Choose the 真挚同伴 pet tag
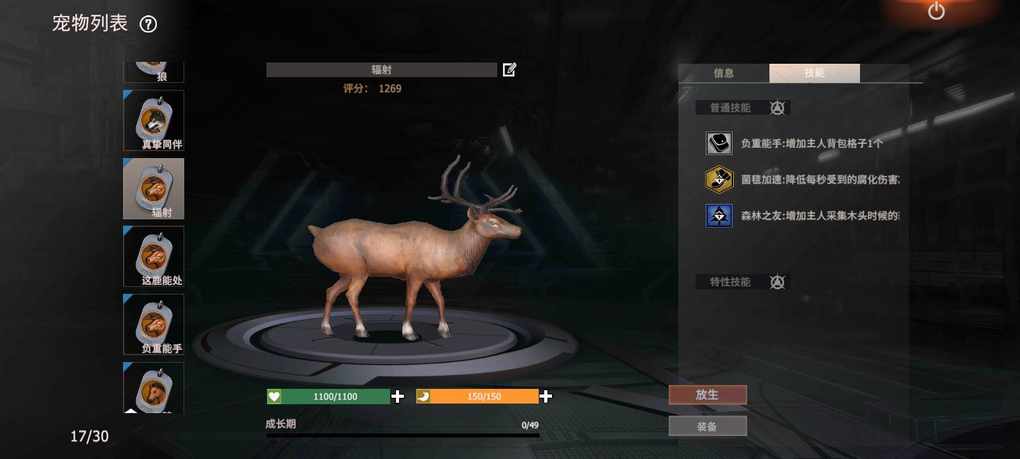The image size is (1020, 459). point(154,120)
